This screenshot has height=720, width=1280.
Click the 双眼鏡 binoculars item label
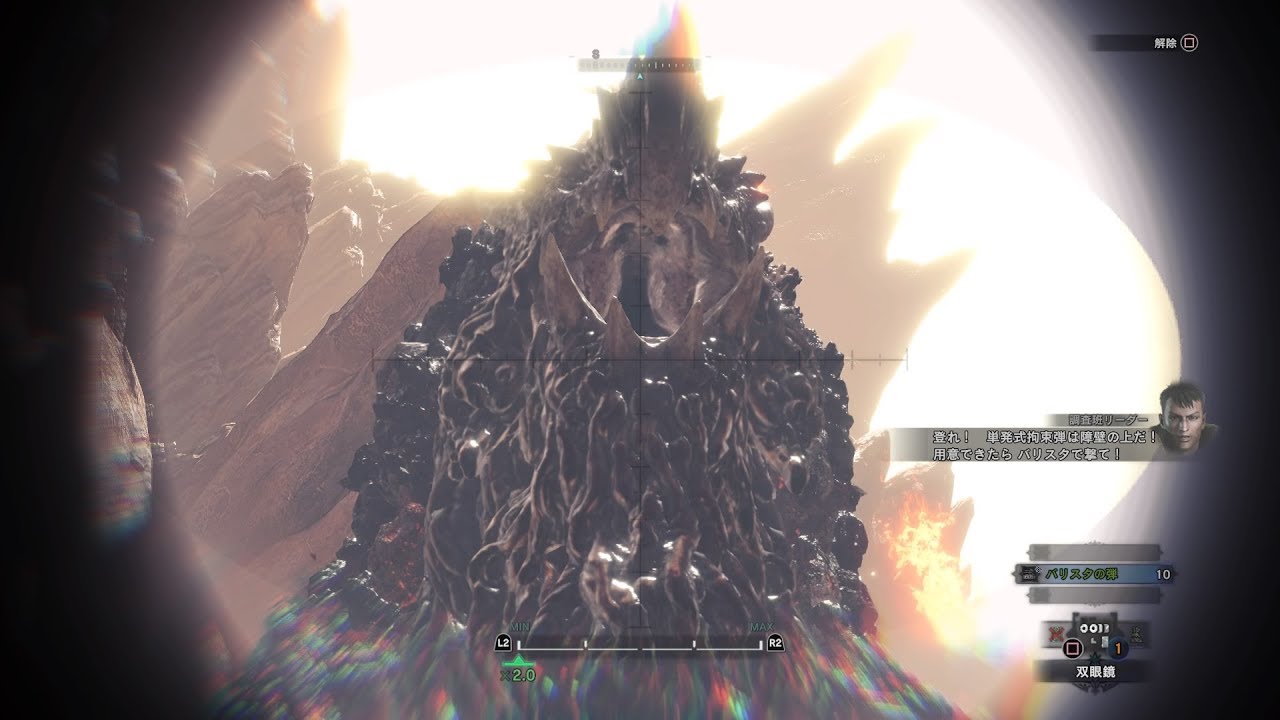click(x=1095, y=672)
